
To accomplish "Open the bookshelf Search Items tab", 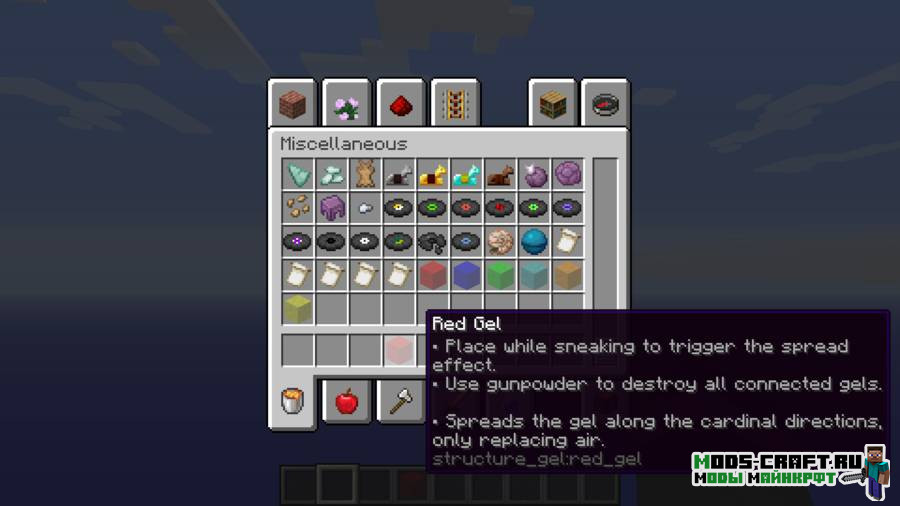I will coord(552,104).
